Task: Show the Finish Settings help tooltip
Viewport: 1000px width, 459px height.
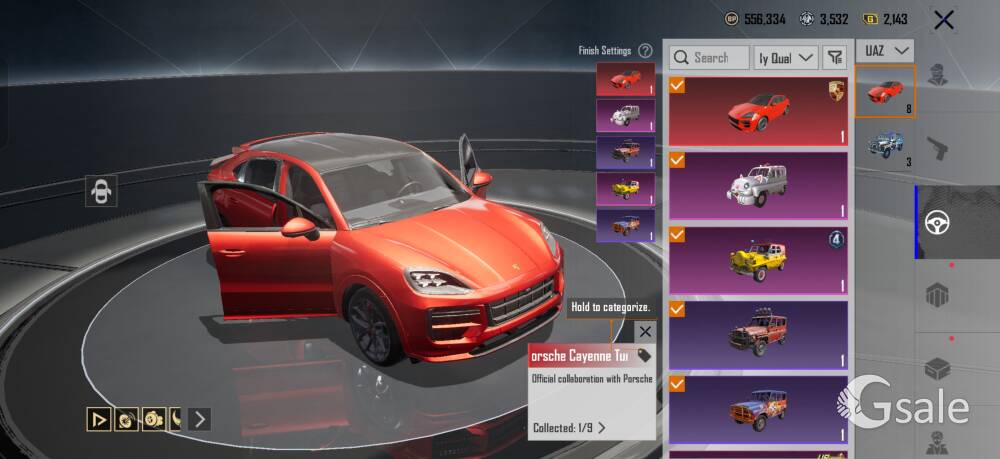Action: 645,50
